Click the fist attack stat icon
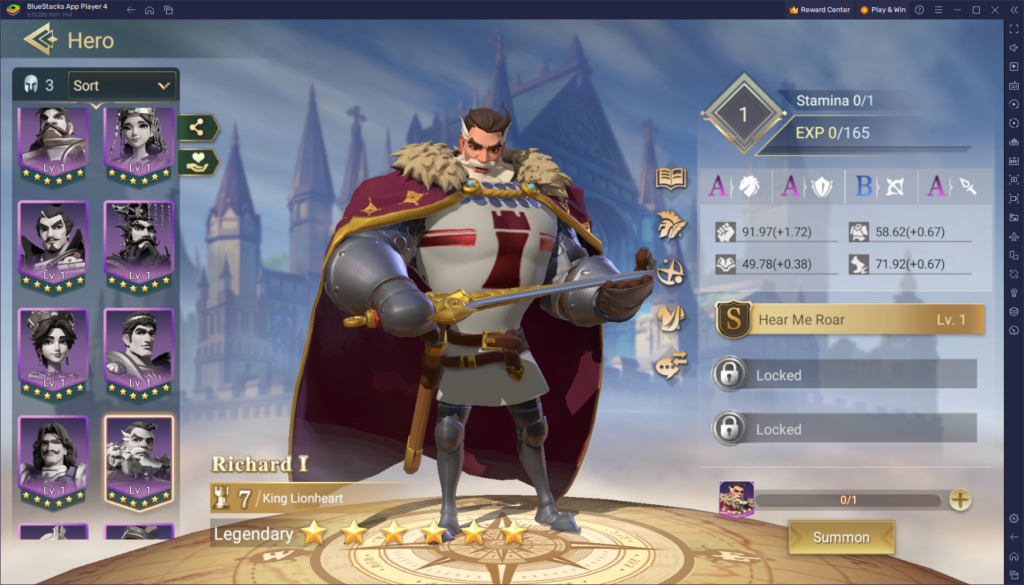The width and height of the screenshot is (1024, 585). pyautogui.click(x=726, y=232)
